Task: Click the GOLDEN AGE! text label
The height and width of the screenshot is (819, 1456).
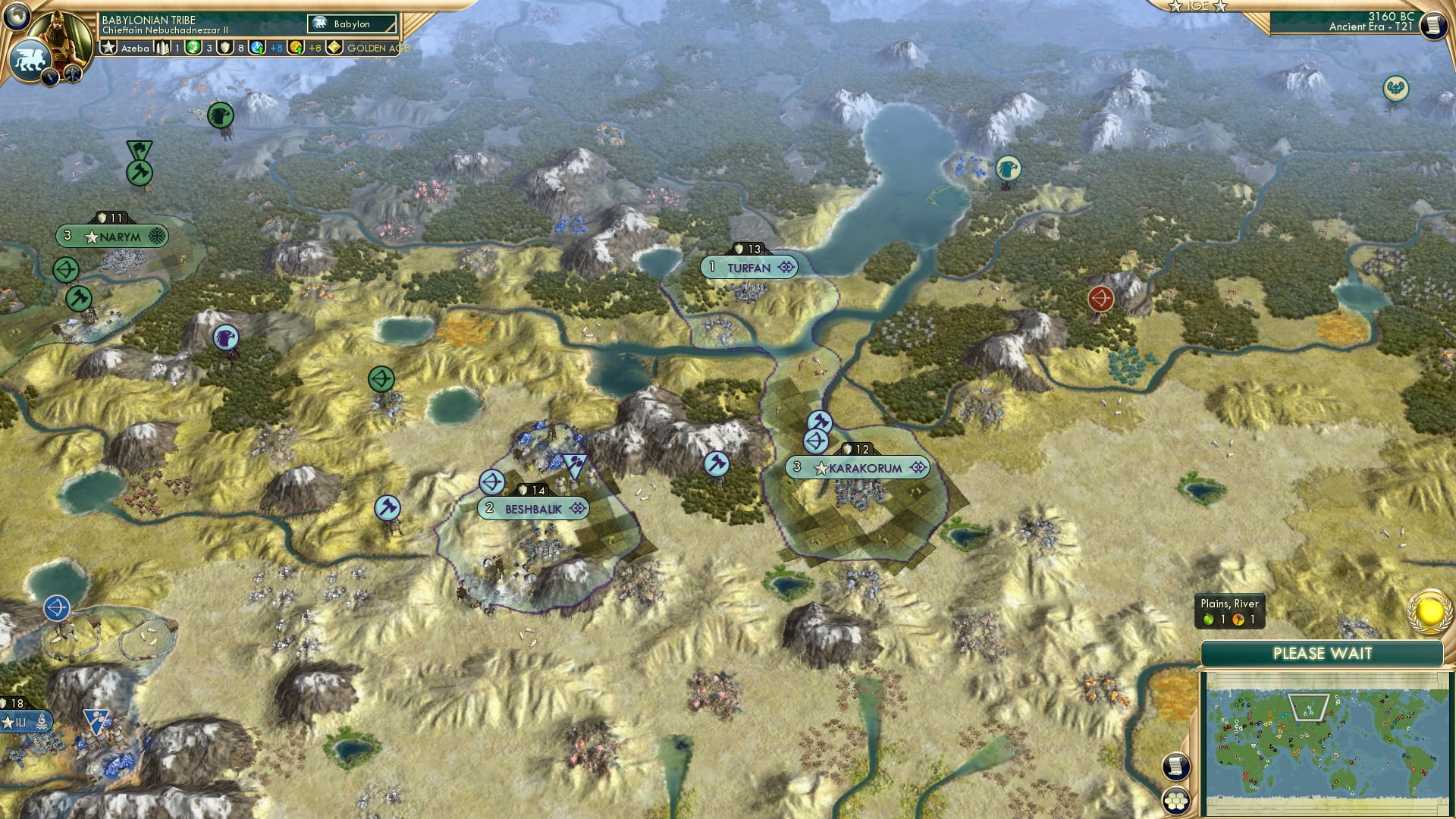Action: [377, 47]
